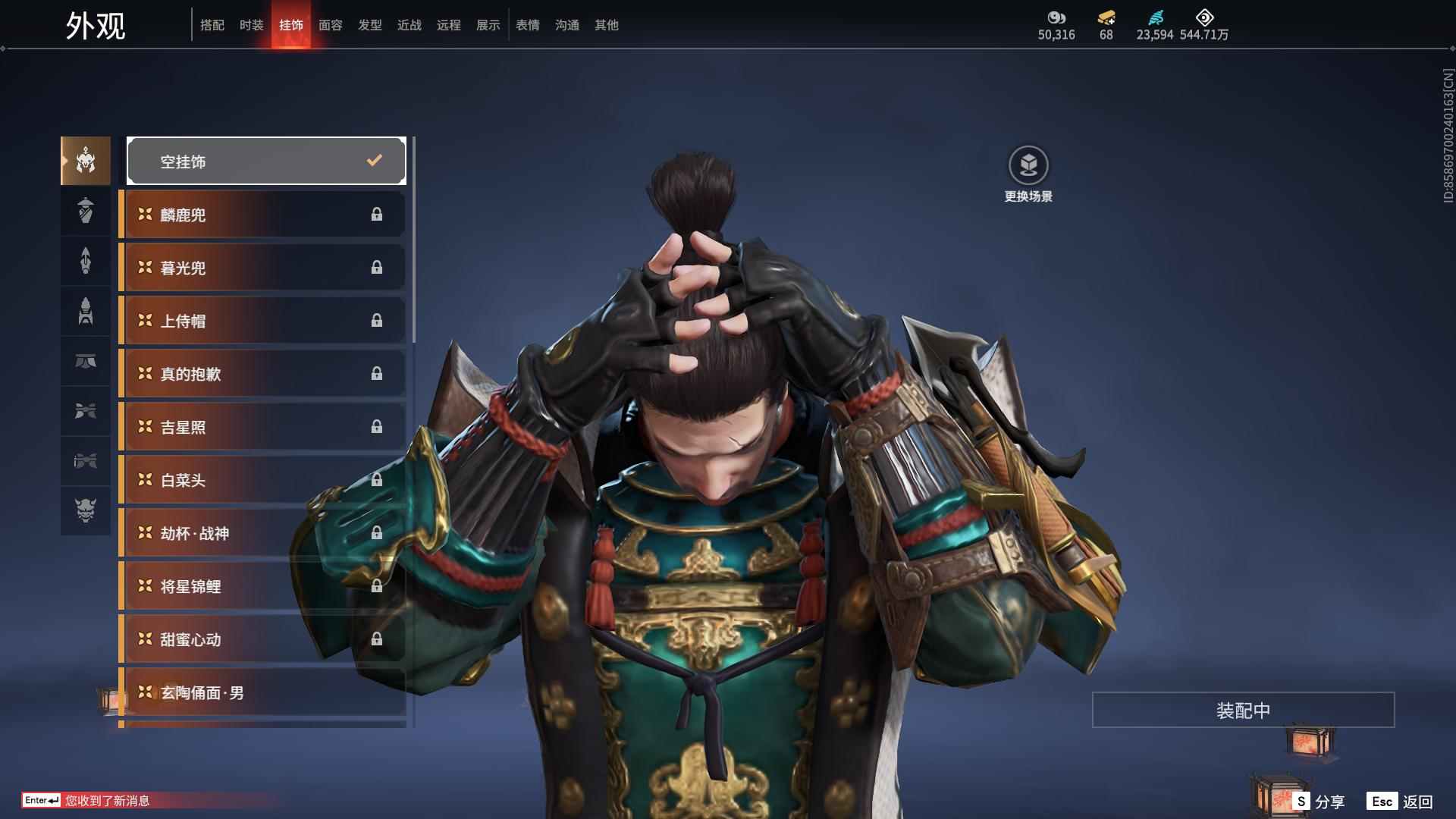Select the helmet accessory category icon
The image size is (1456, 819).
85,160
